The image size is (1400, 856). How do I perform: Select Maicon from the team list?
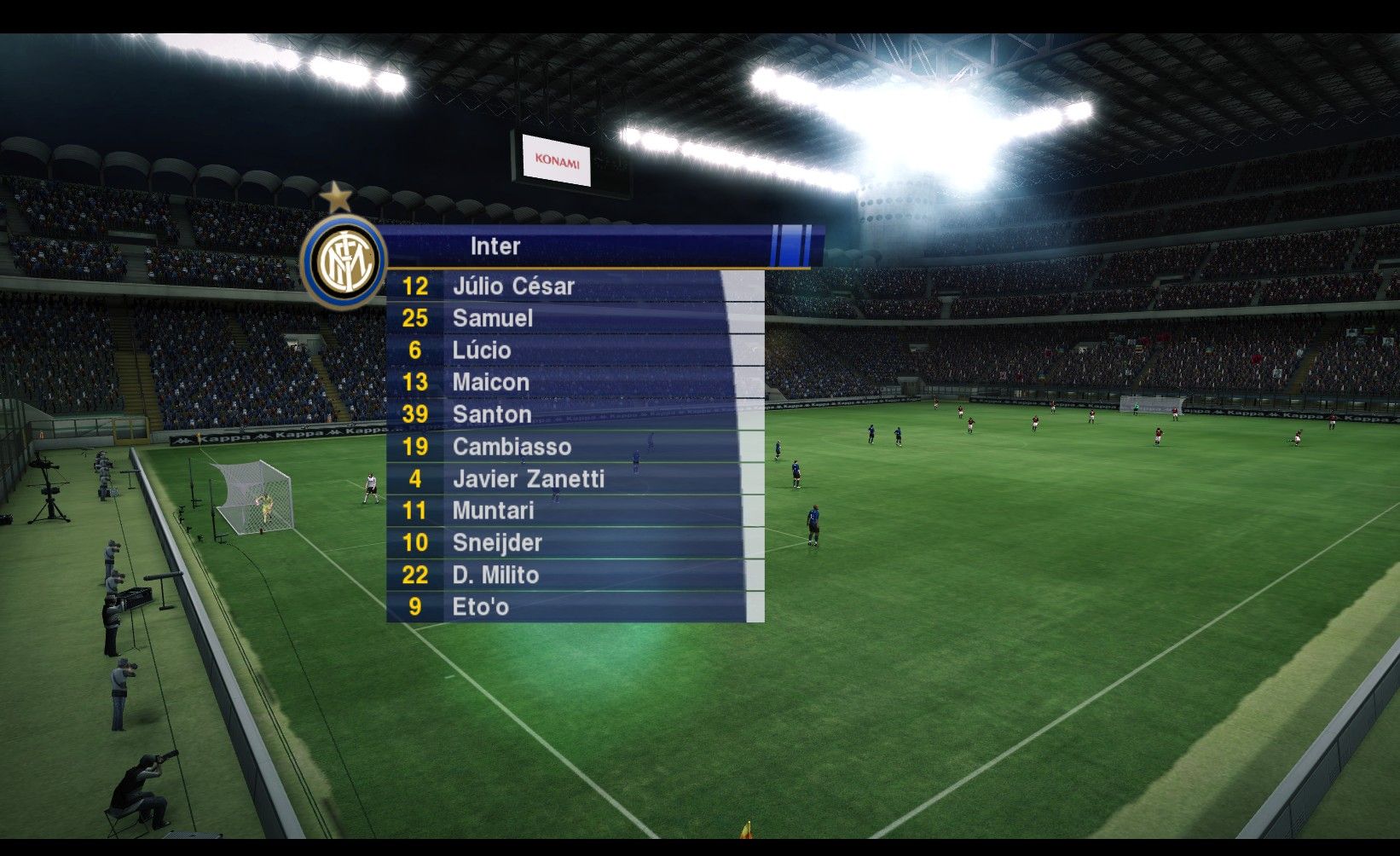(x=491, y=382)
